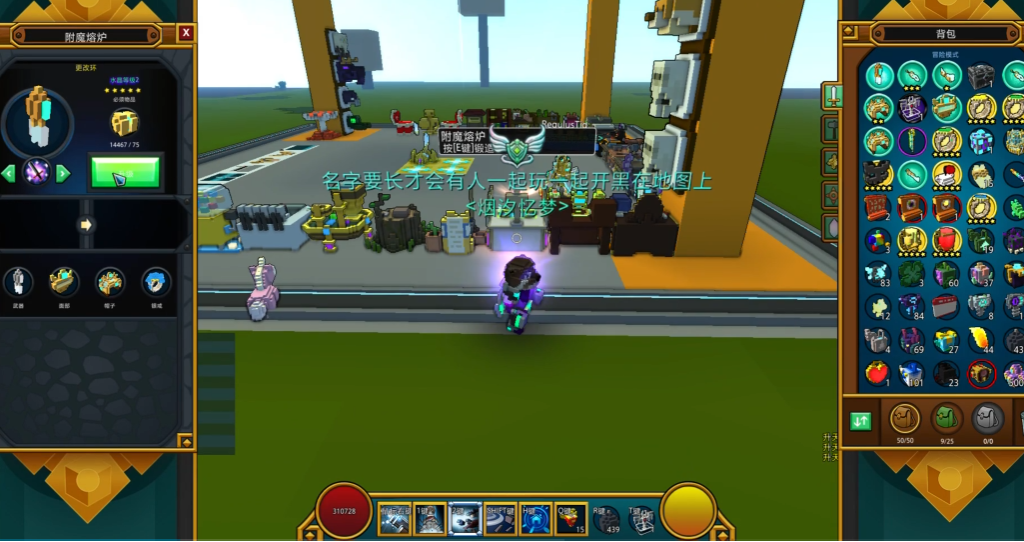Activate the SHIFT dodge ability icon
The width and height of the screenshot is (1024, 542).
(498, 516)
